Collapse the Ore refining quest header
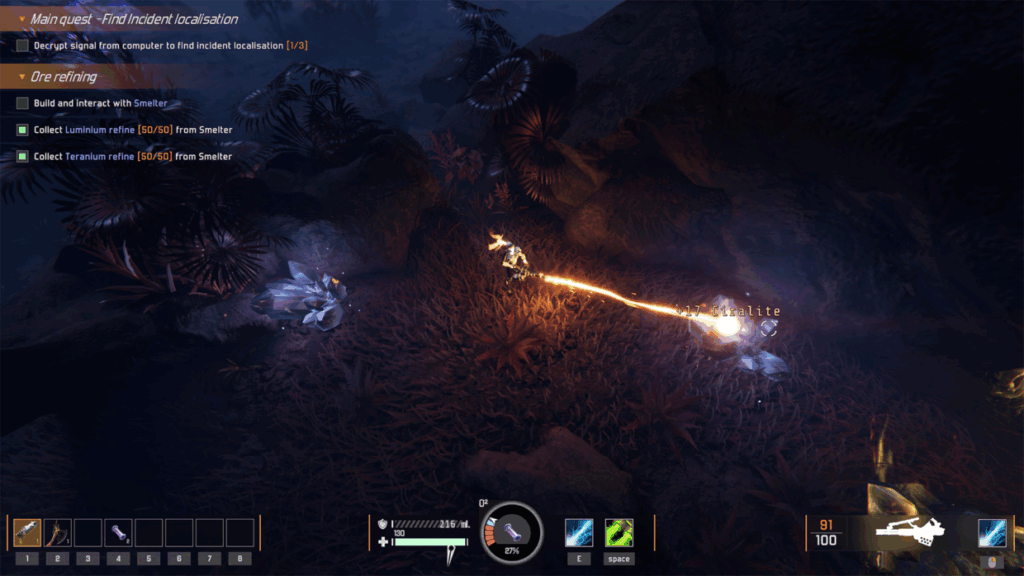This screenshot has width=1024, height=576. tap(22, 77)
